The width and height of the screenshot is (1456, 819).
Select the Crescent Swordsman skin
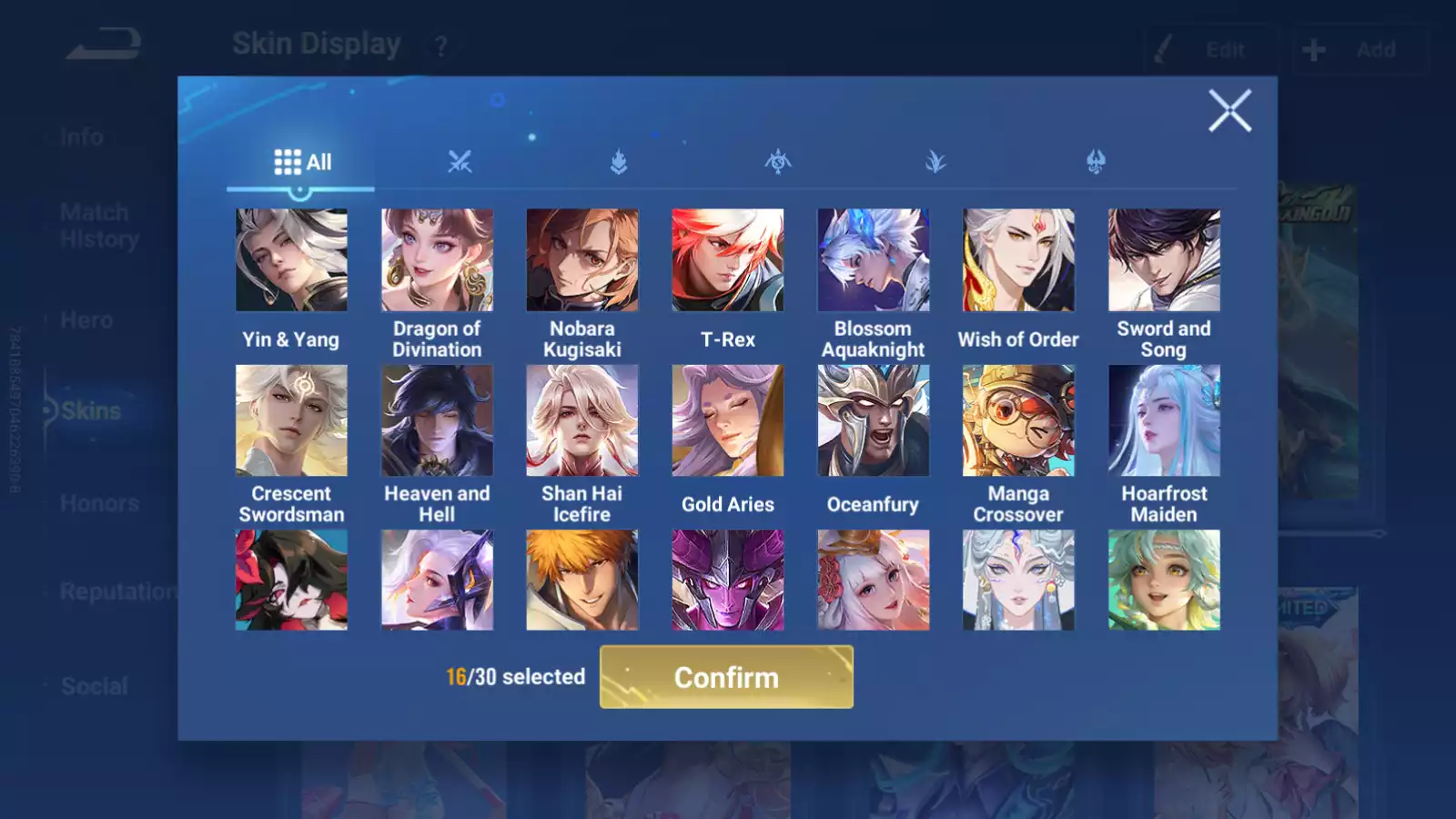pyautogui.click(x=291, y=420)
